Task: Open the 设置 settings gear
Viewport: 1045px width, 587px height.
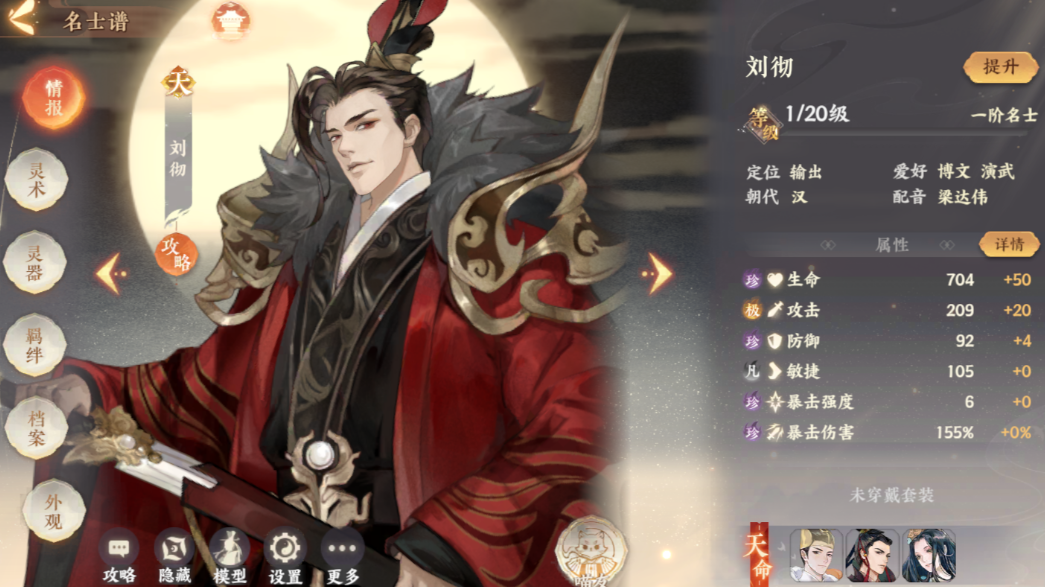Action: [286, 556]
